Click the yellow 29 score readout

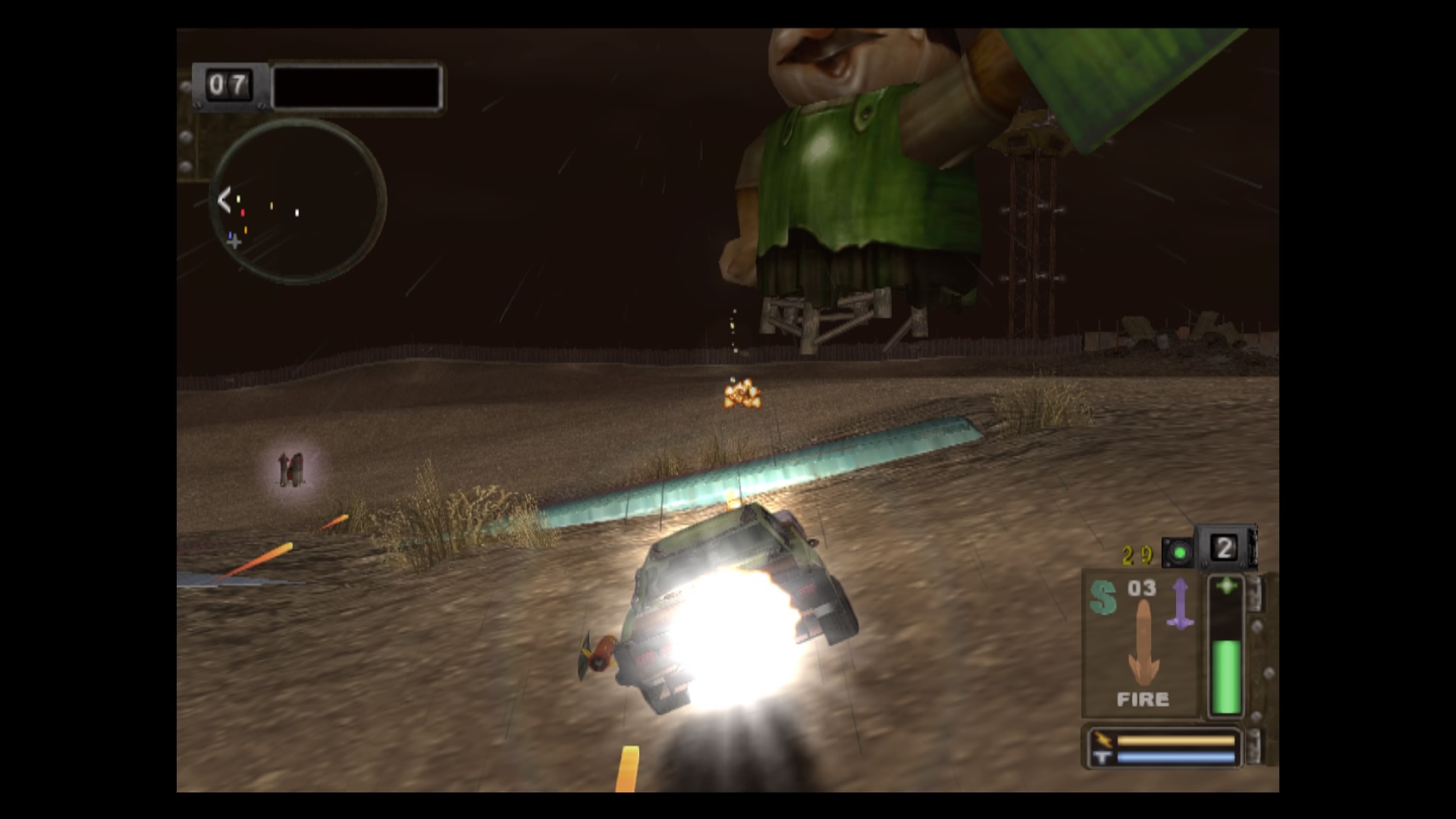(1137, 554)
